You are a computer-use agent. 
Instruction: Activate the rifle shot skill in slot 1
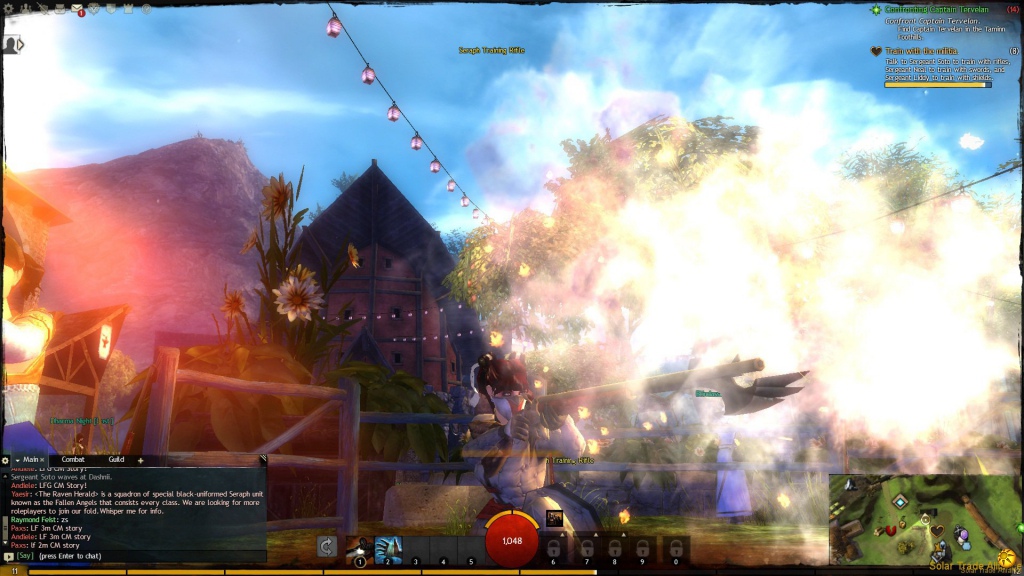(360, 549)
